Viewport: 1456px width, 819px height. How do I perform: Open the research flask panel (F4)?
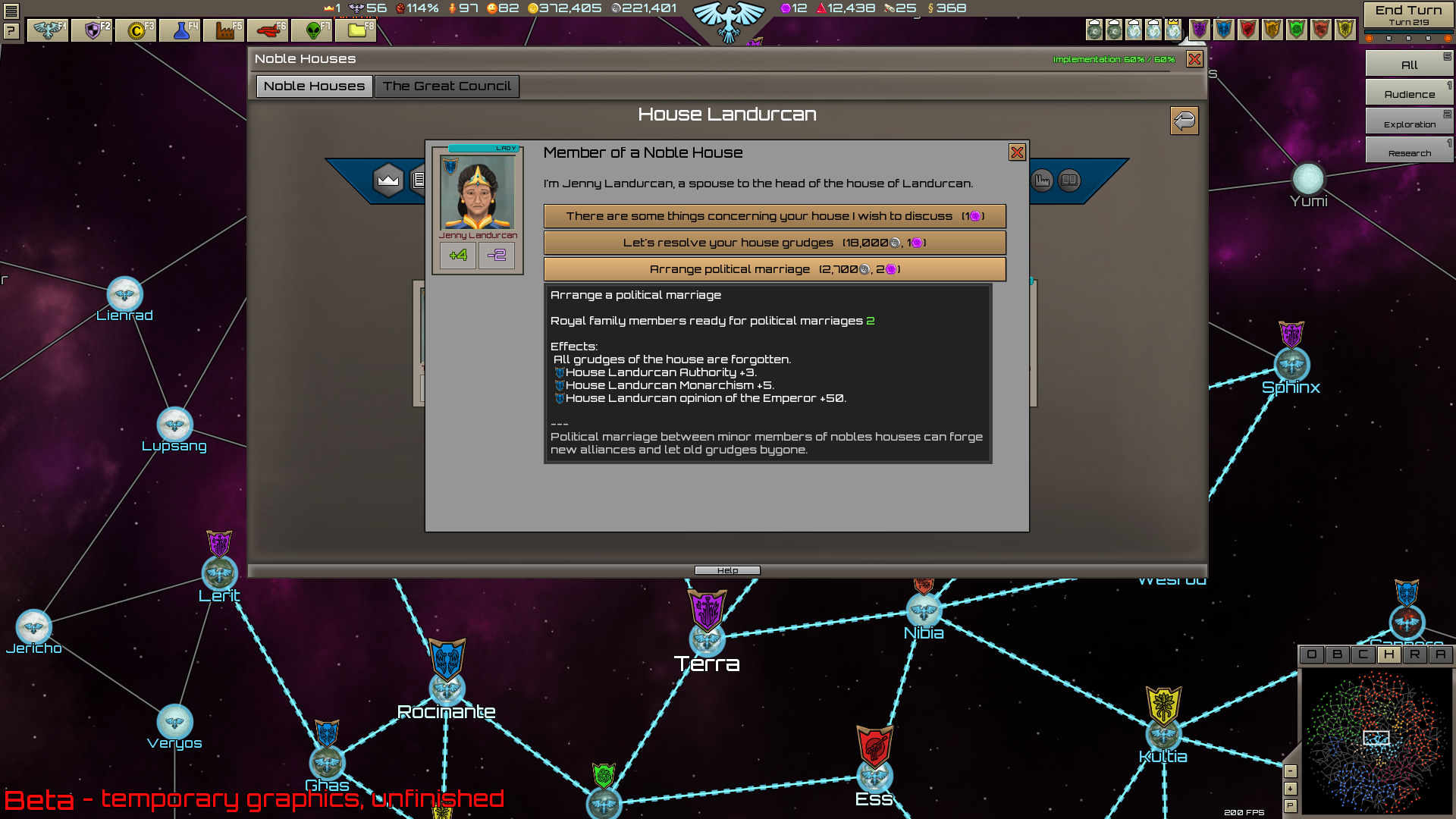180,31
